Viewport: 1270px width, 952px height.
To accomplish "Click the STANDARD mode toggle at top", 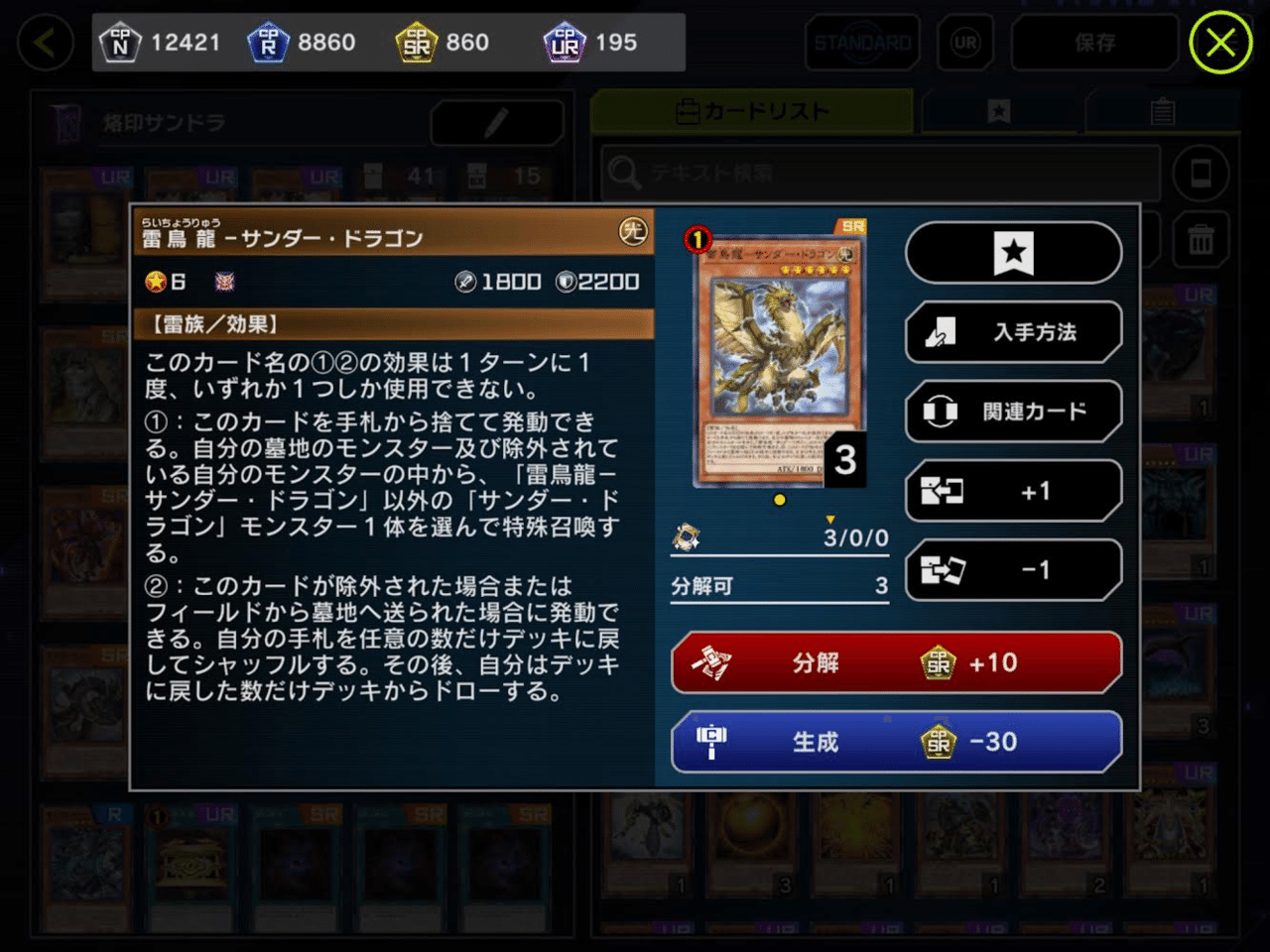I will [x=861, y=43].
